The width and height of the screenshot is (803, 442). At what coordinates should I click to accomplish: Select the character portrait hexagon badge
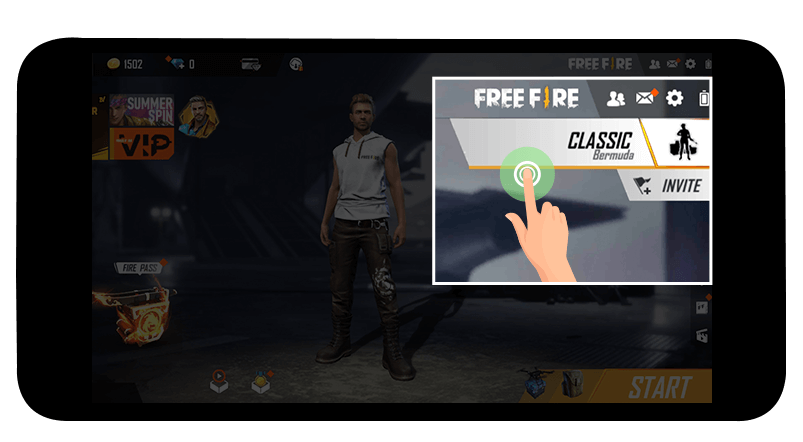click(200, 116)
